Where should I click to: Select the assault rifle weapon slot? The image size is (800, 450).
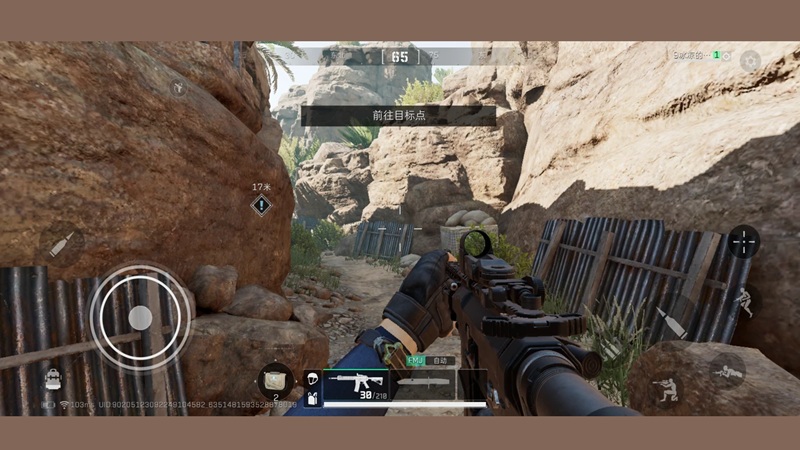(x=353, y=385)
